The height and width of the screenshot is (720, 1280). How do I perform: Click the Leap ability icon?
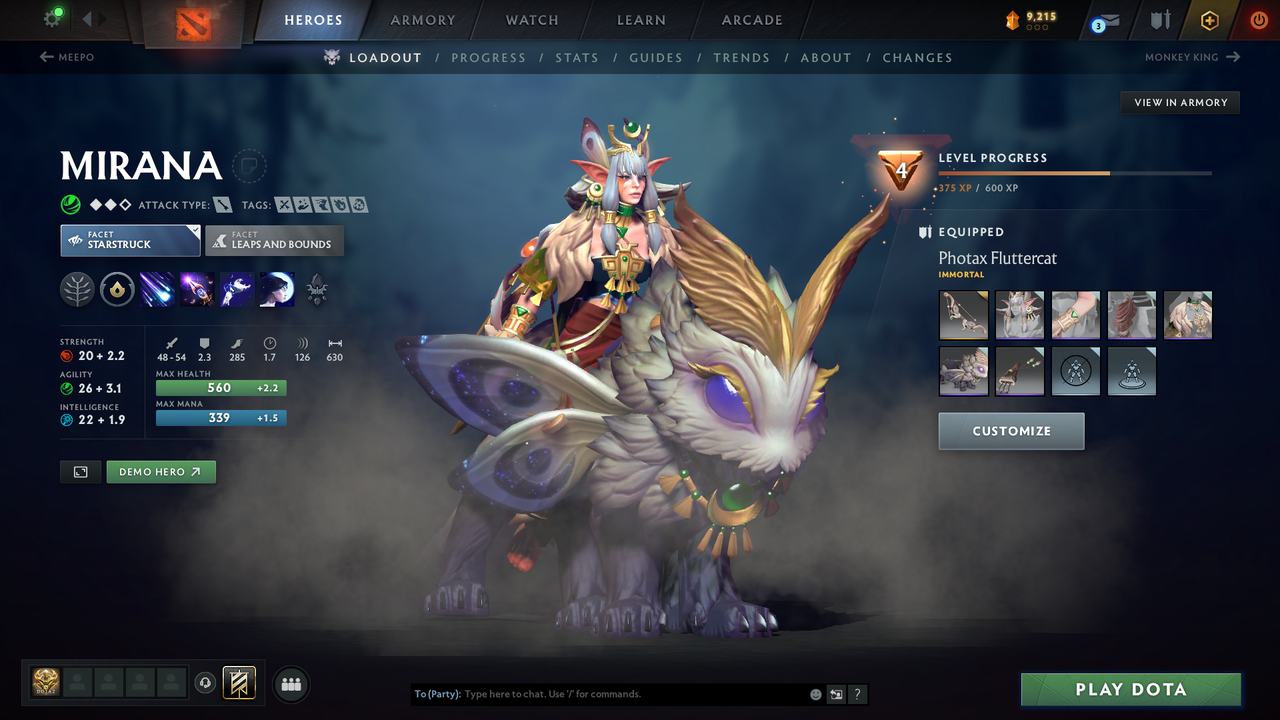236,289
